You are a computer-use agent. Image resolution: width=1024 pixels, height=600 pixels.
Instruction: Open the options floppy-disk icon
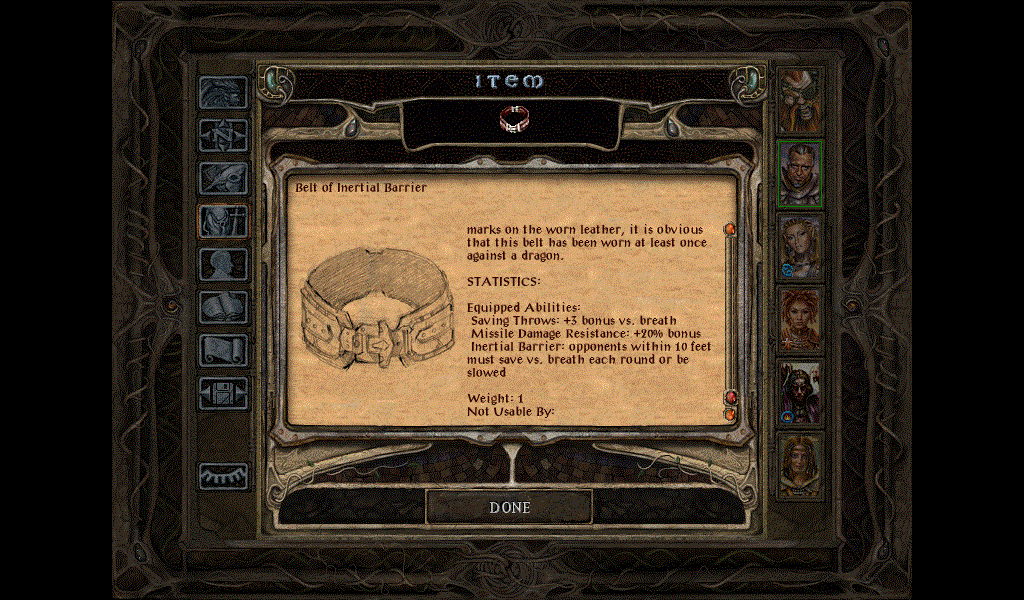click(x=222, y=393)
